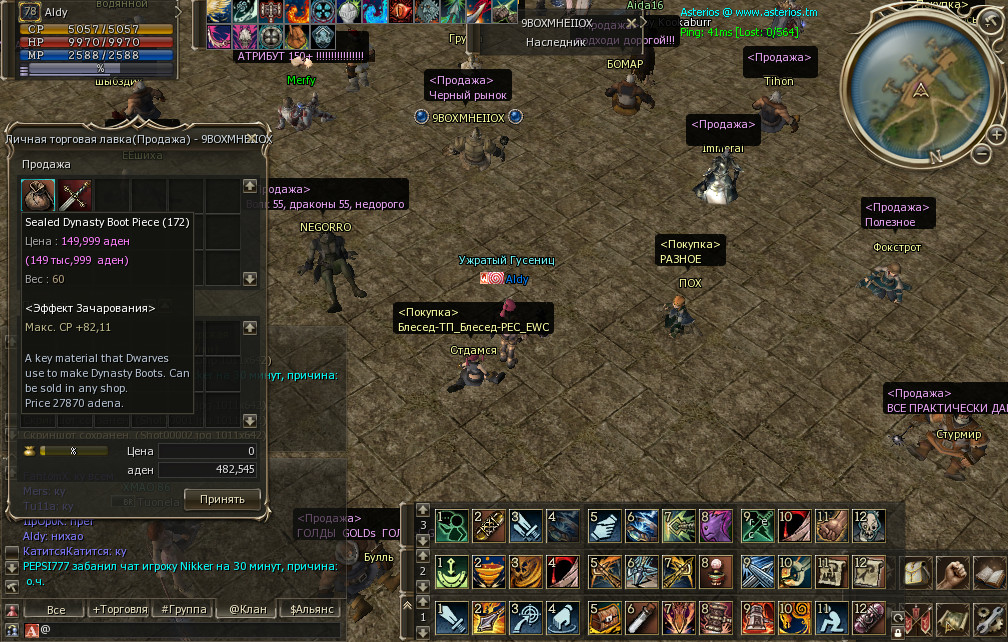Open the inventory backpack icon
Screen dimensions: 1008x642
(x=918, y=573)
